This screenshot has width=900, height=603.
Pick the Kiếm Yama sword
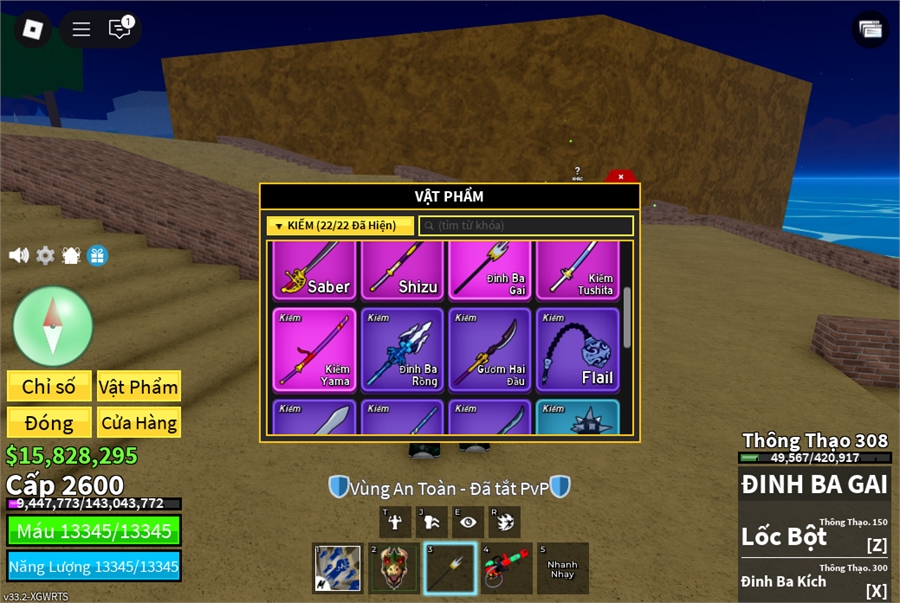315,349
